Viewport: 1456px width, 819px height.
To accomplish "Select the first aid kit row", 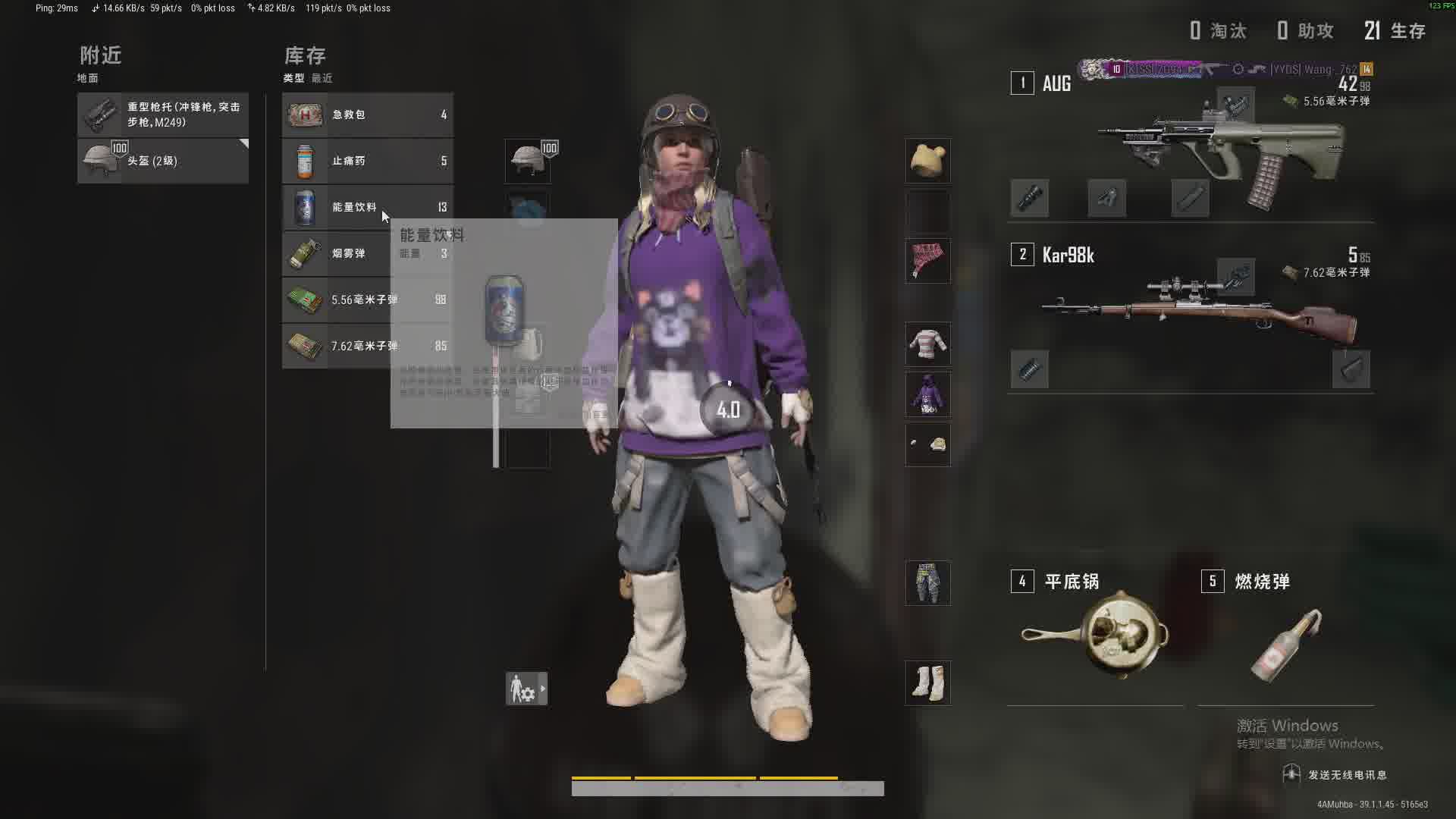I will (368, 115).
